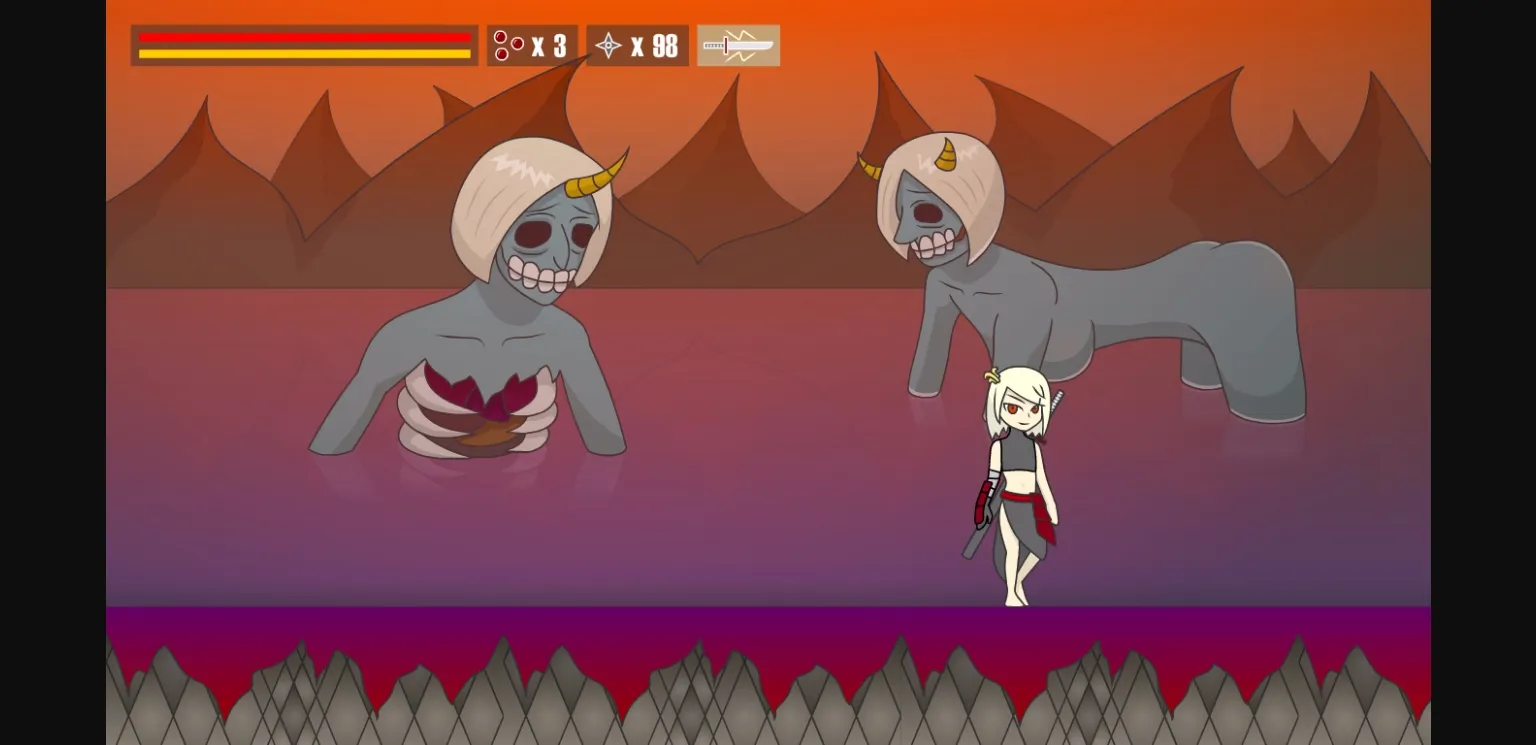Click the sword hilt on the girl's back
This screenshot has height=745, width=1536.
(x=1056, y=403)
